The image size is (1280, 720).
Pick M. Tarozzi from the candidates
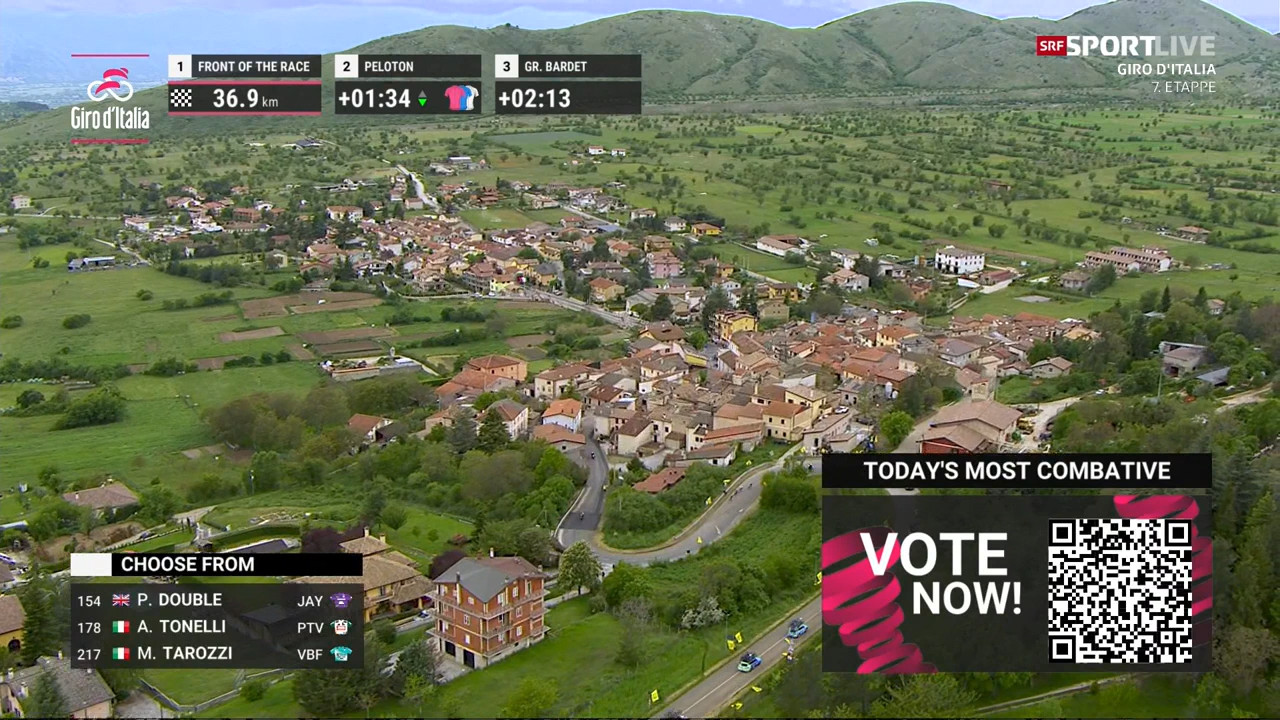point(185,654)
